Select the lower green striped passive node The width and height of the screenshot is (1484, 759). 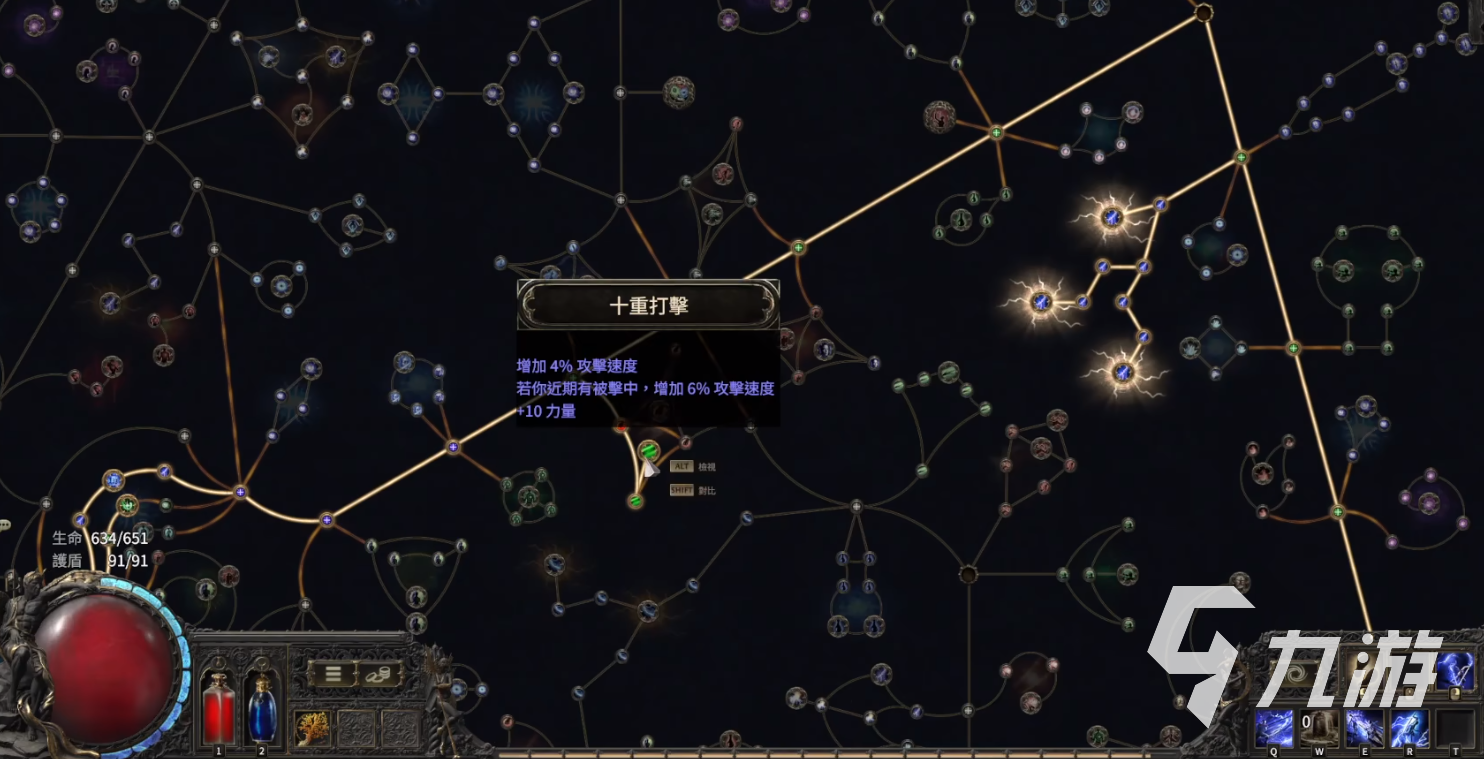point(635,500)
